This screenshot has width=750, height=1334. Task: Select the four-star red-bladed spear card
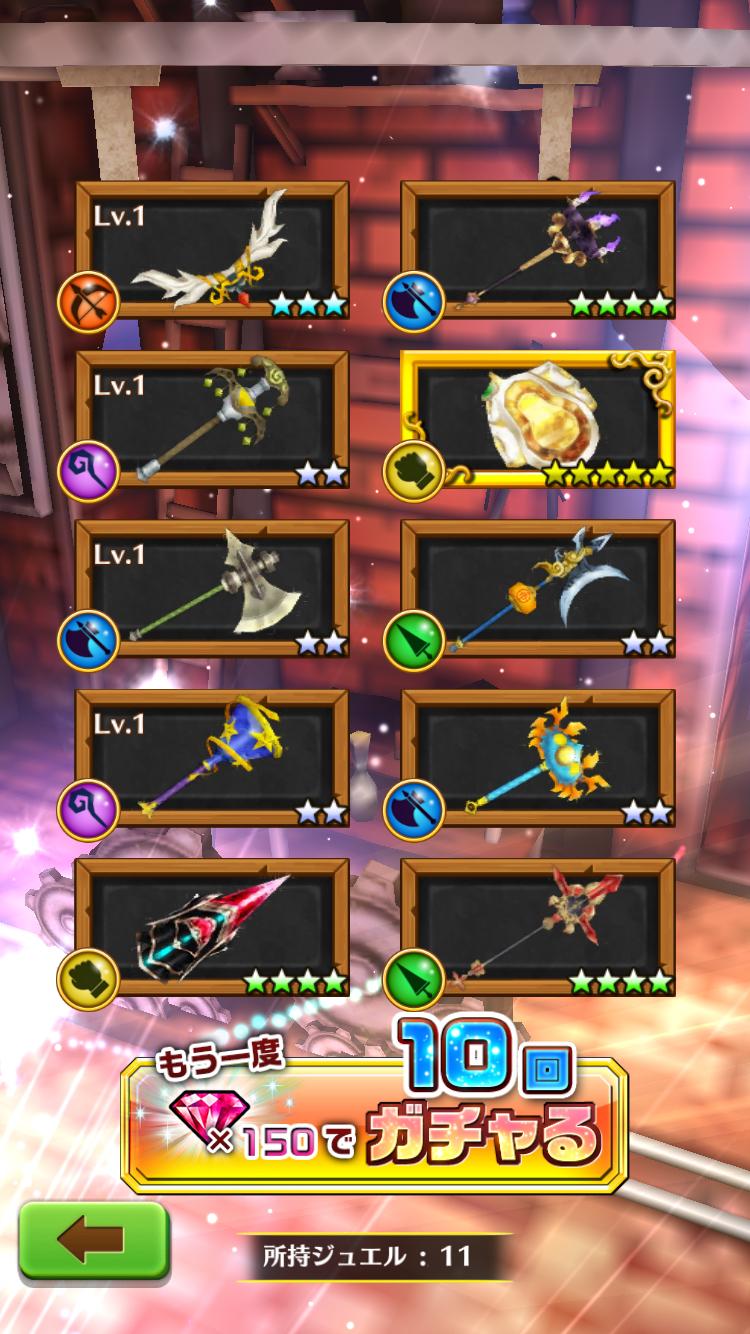pyautogui.click(x=538, y=927)
